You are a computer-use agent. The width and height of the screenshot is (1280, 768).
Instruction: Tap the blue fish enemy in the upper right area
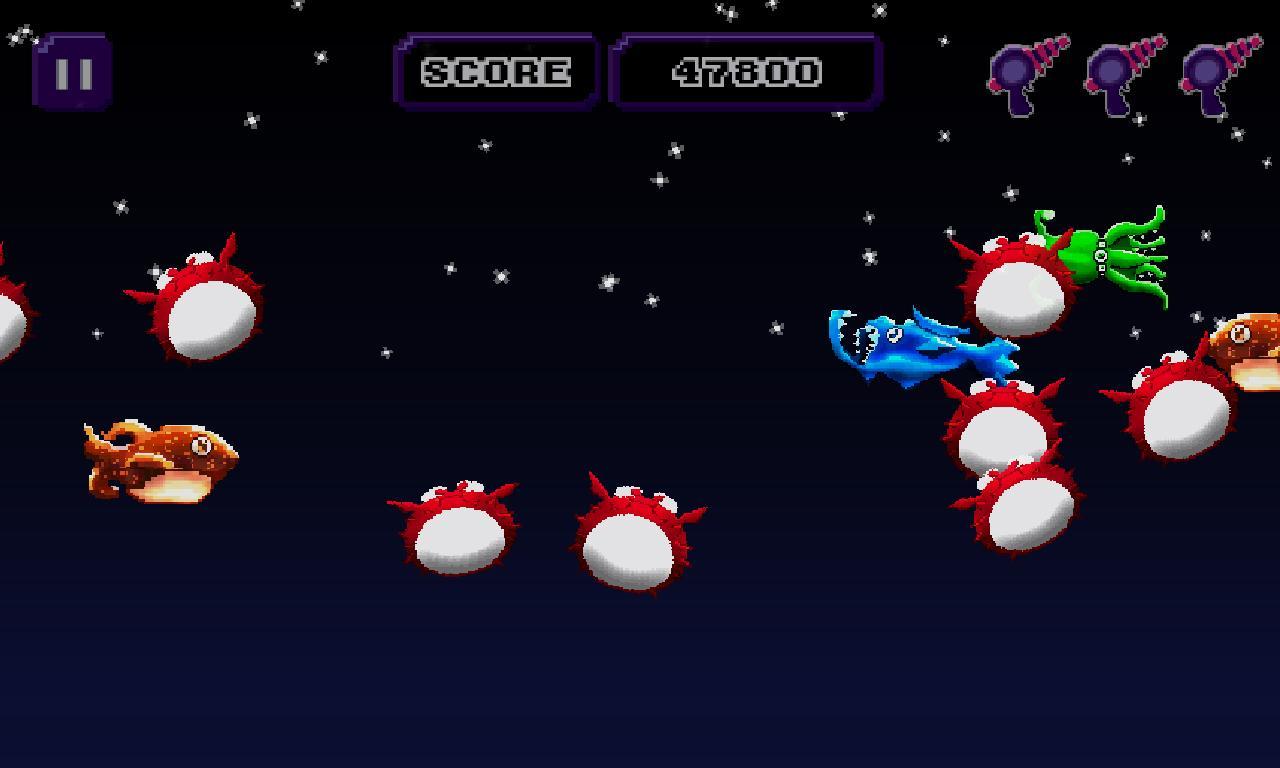(915, 345)
